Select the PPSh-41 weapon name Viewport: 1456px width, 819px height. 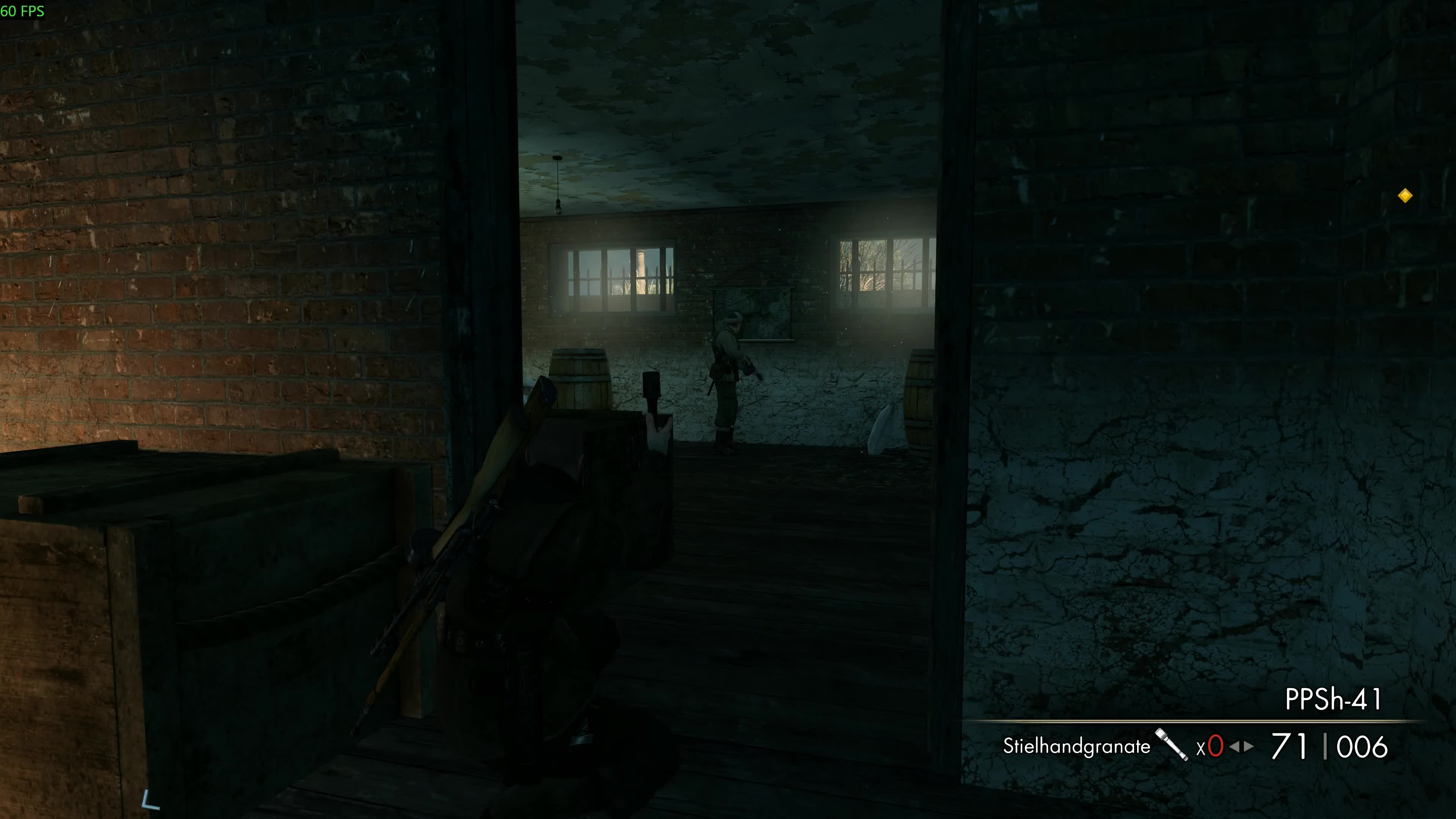pos(1333,699)
